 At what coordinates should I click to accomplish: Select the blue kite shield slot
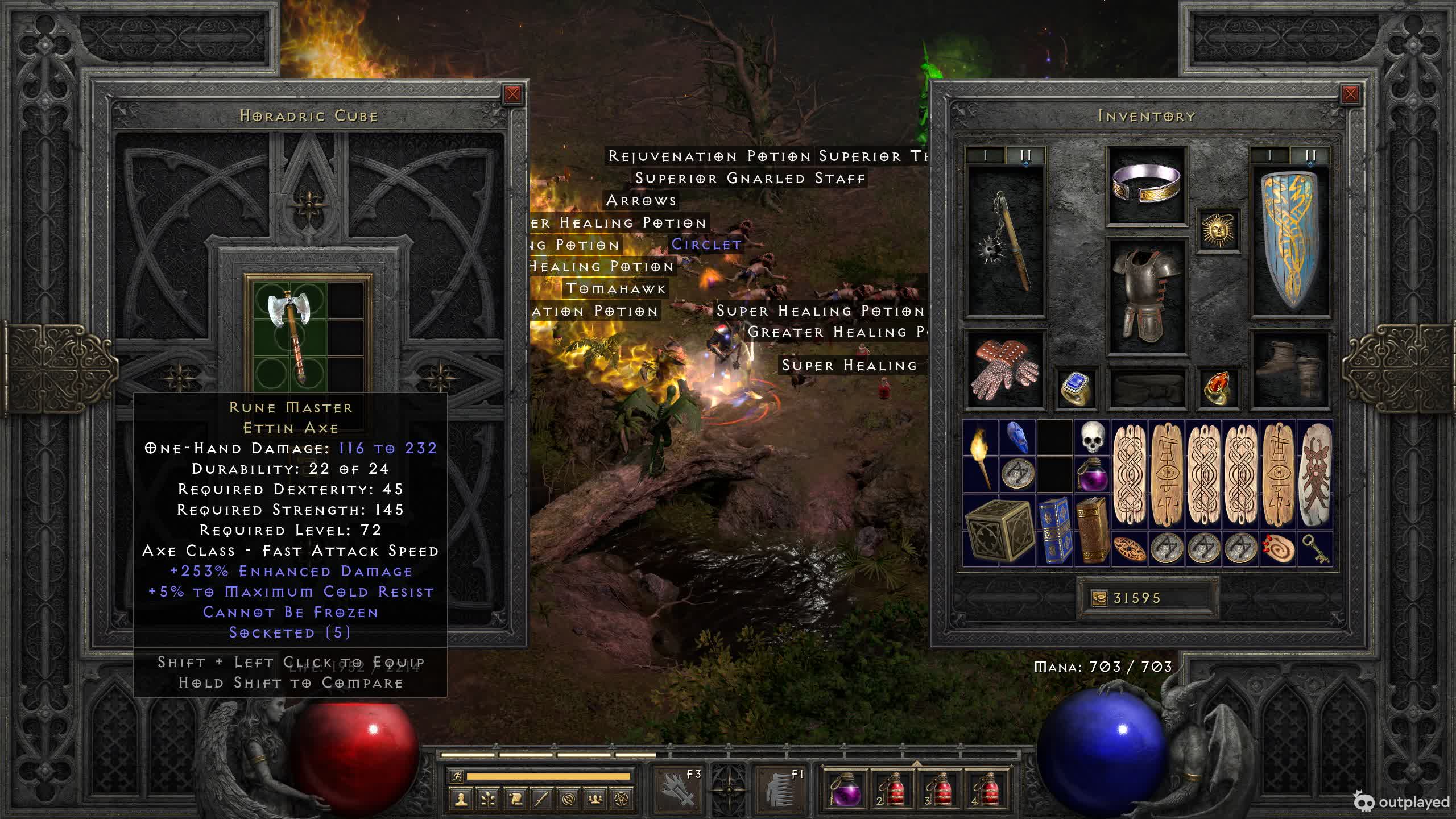(1290, 242)
